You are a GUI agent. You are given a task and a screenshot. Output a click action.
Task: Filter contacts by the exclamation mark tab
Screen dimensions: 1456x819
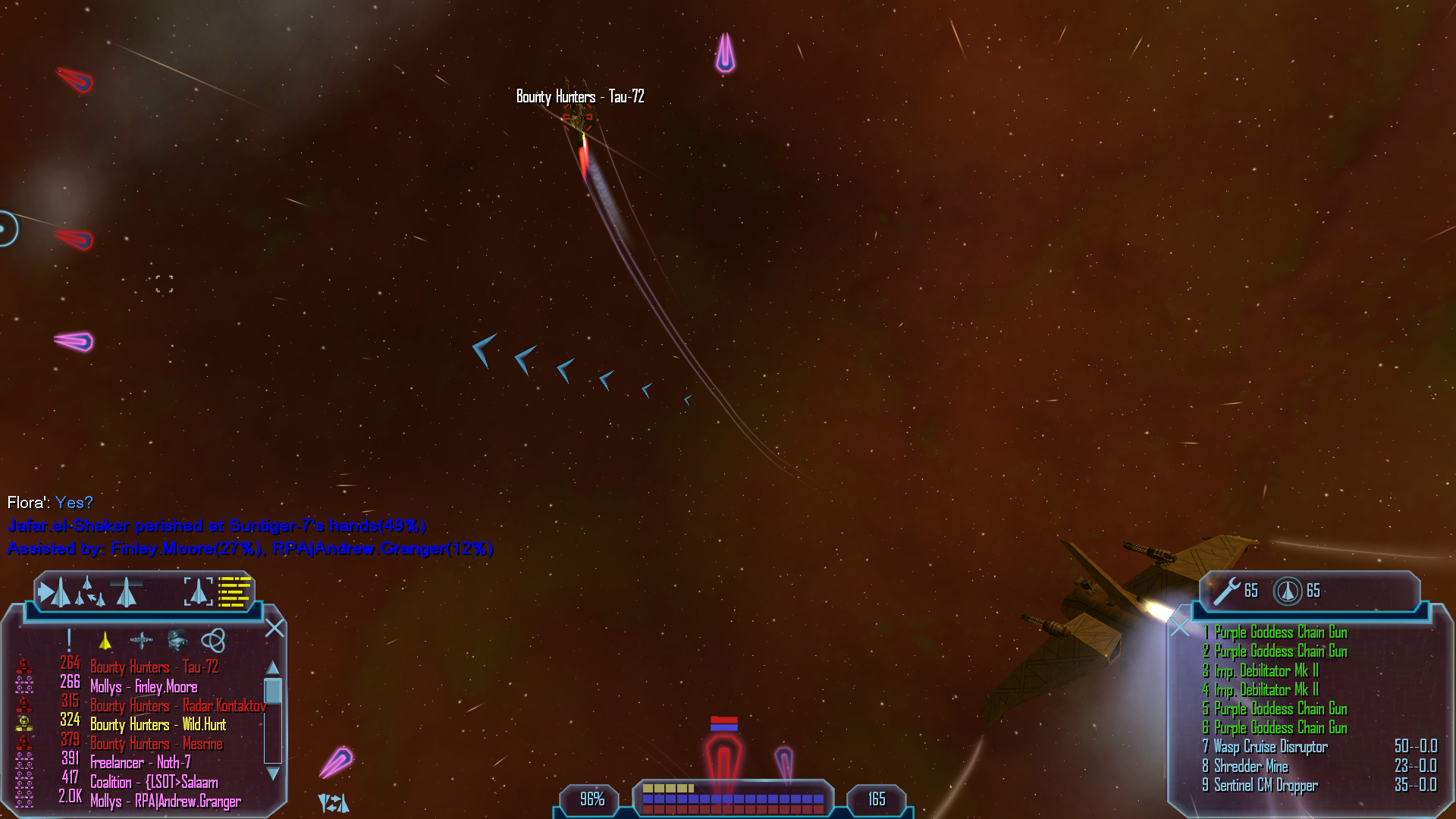[x=69, y=641]
